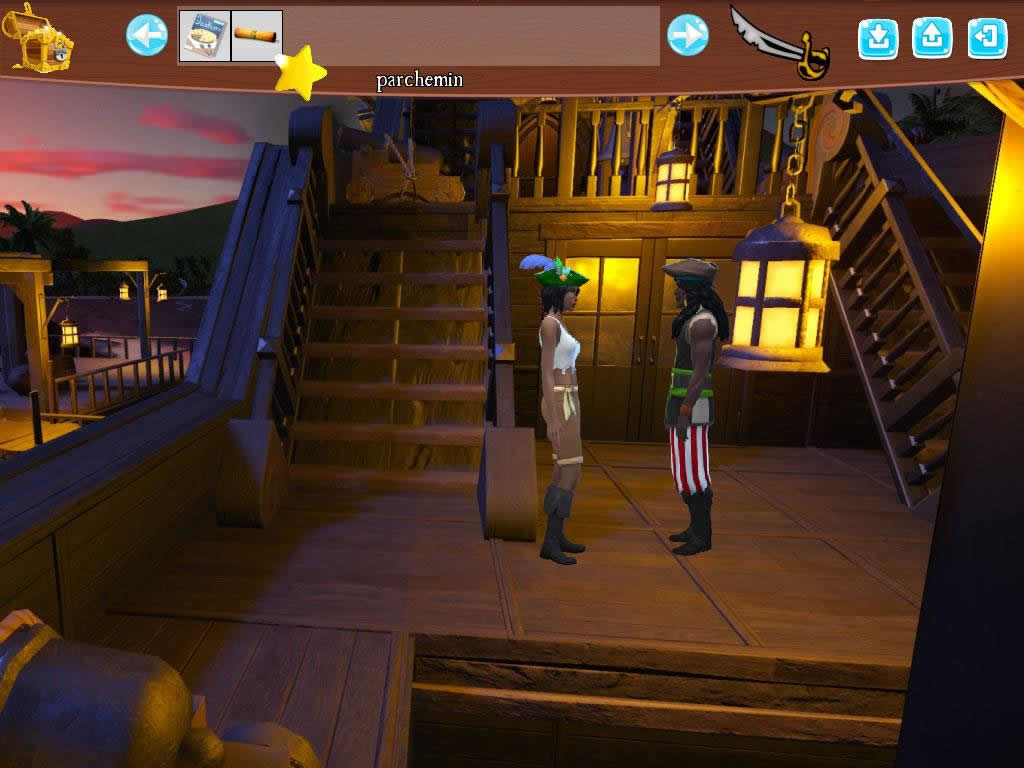Viewport: 1024px width, 768px height.
Task: Select the book item in inventory
Action: coord(205,36)
